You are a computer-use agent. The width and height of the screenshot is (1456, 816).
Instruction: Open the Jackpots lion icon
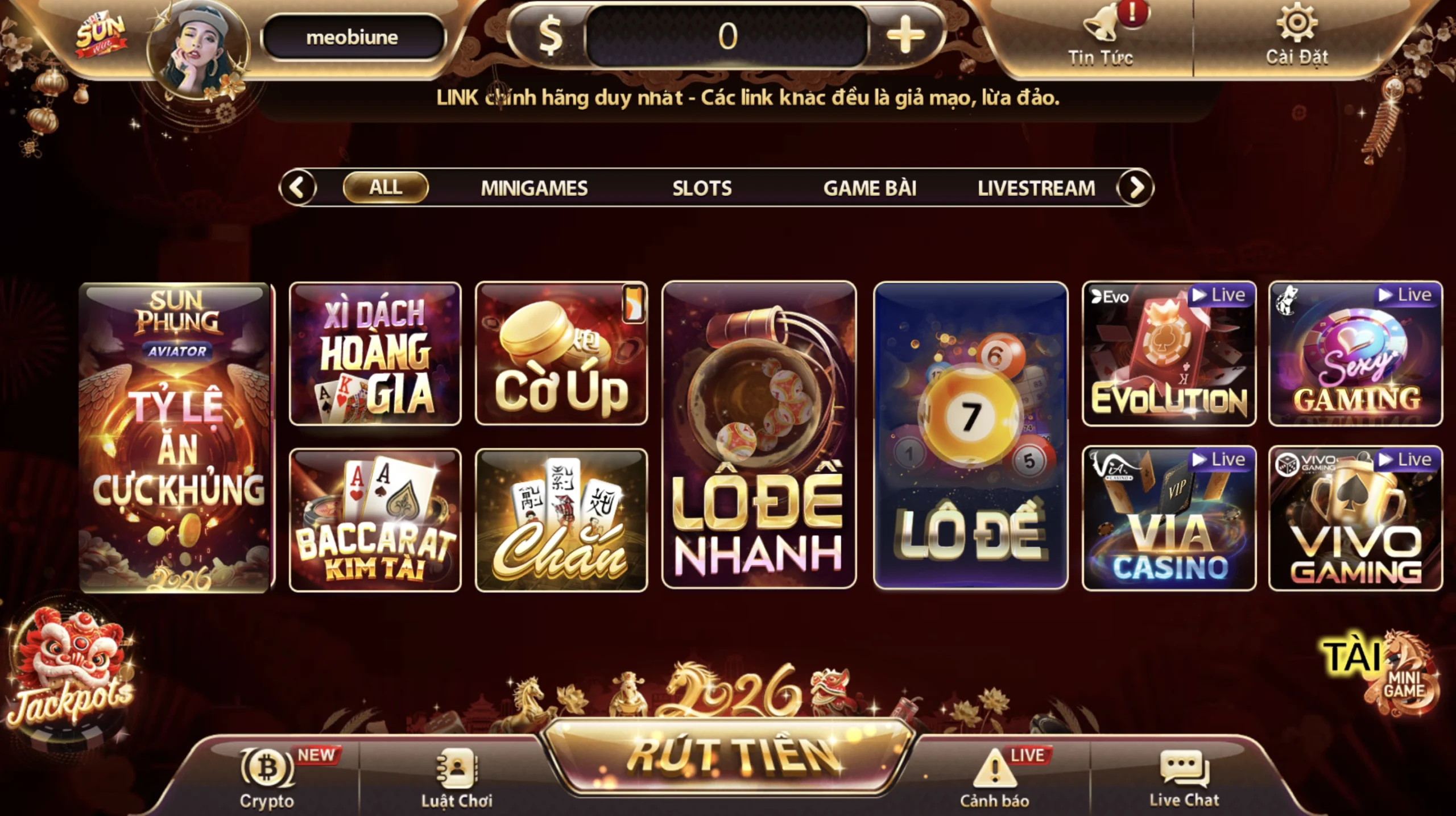tap(69, 671)
